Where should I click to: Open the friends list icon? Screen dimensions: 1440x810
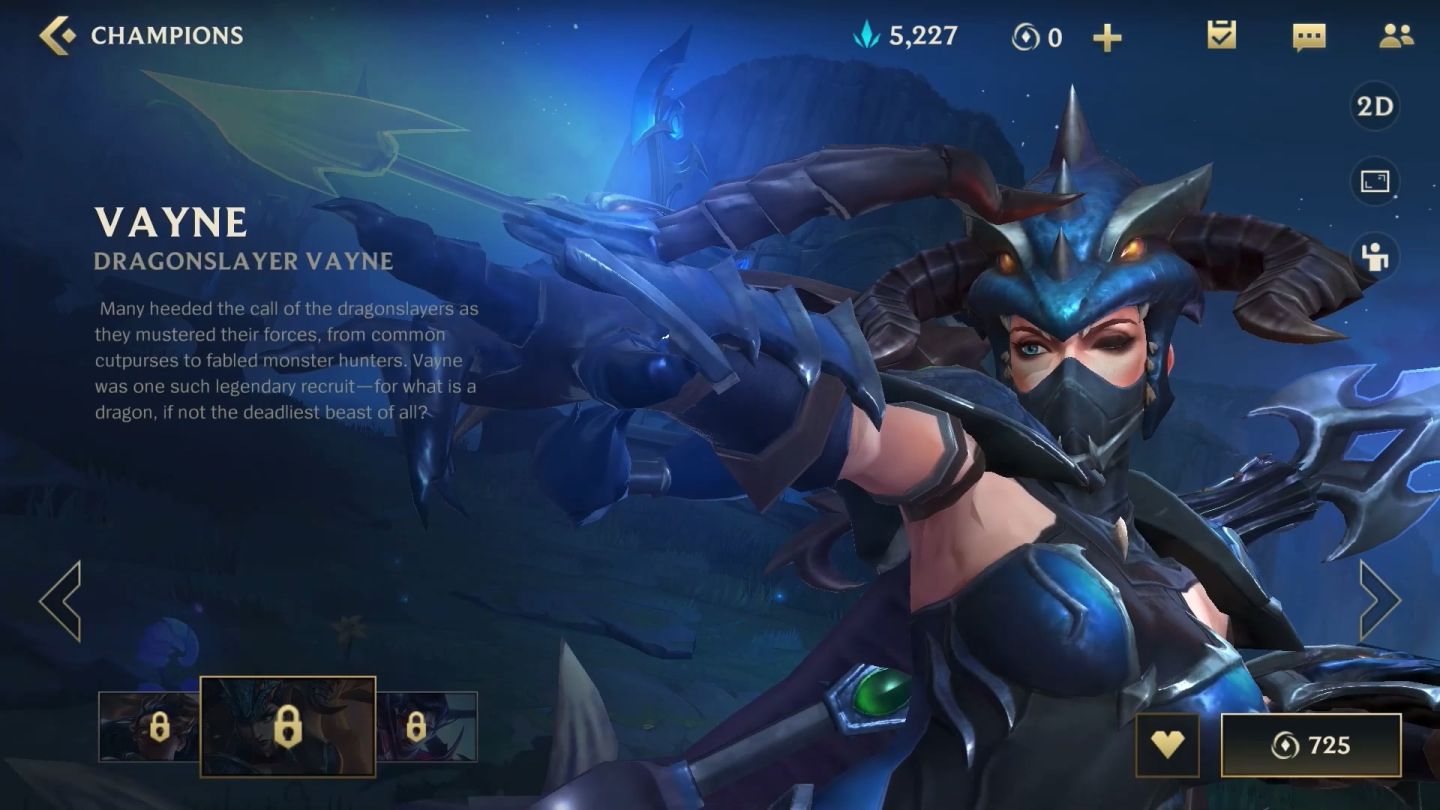click(1395, 36)
